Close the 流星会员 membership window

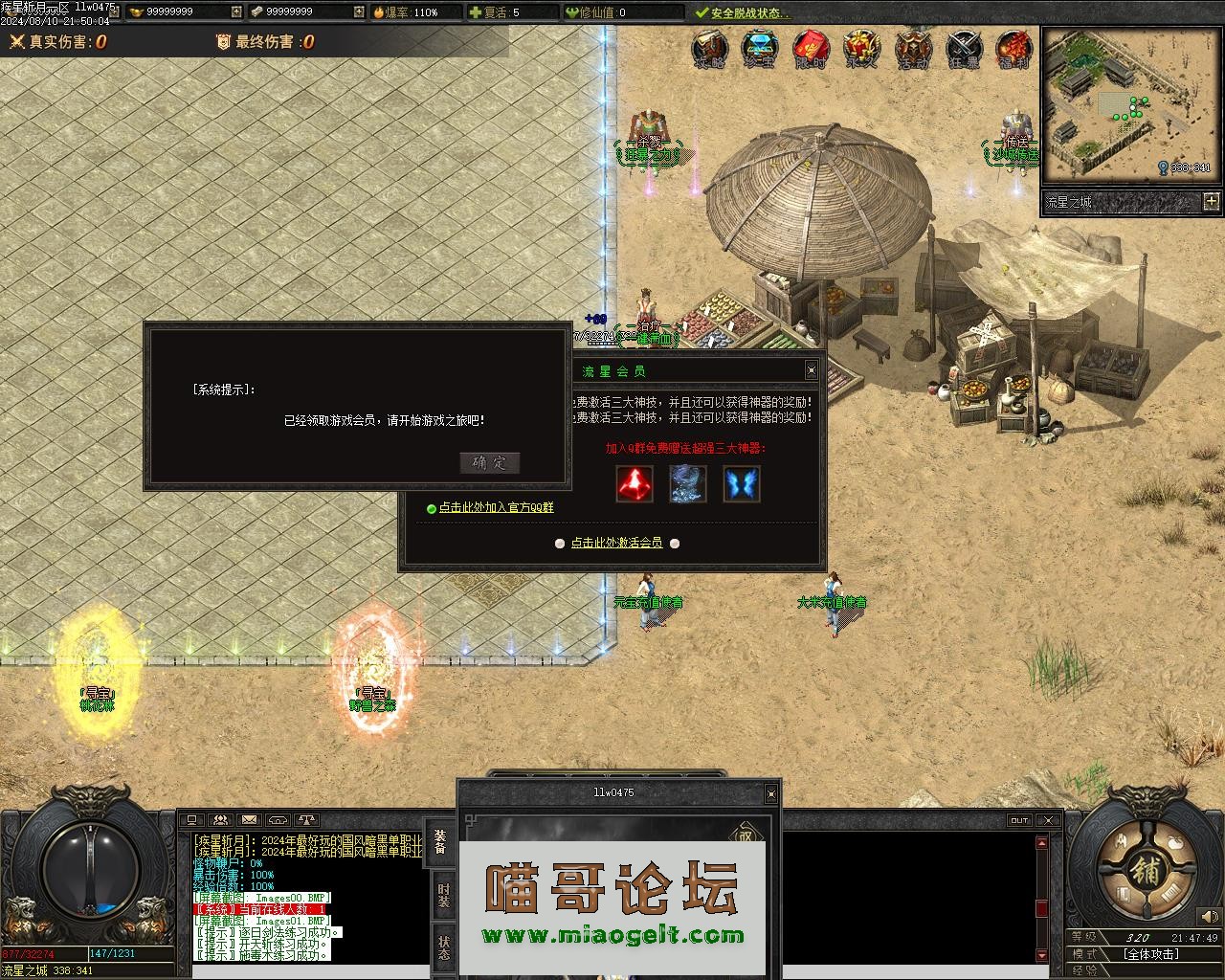tap(811, 370)
